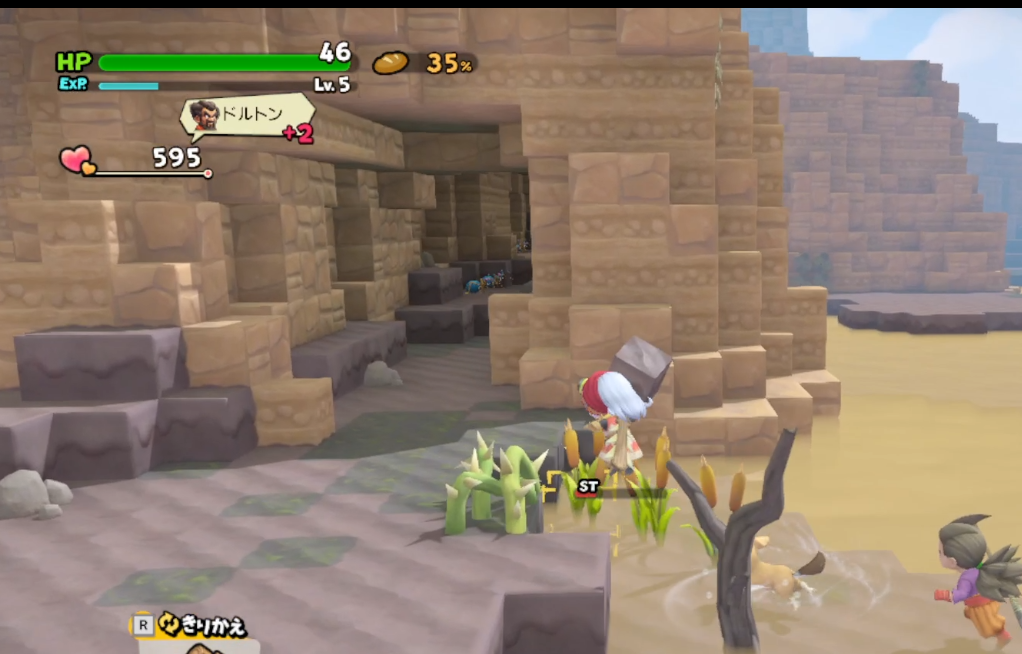Click the pink gratitude hearts icon
This screenshot has width=1022, height=654.
click(x=76, y=160)
